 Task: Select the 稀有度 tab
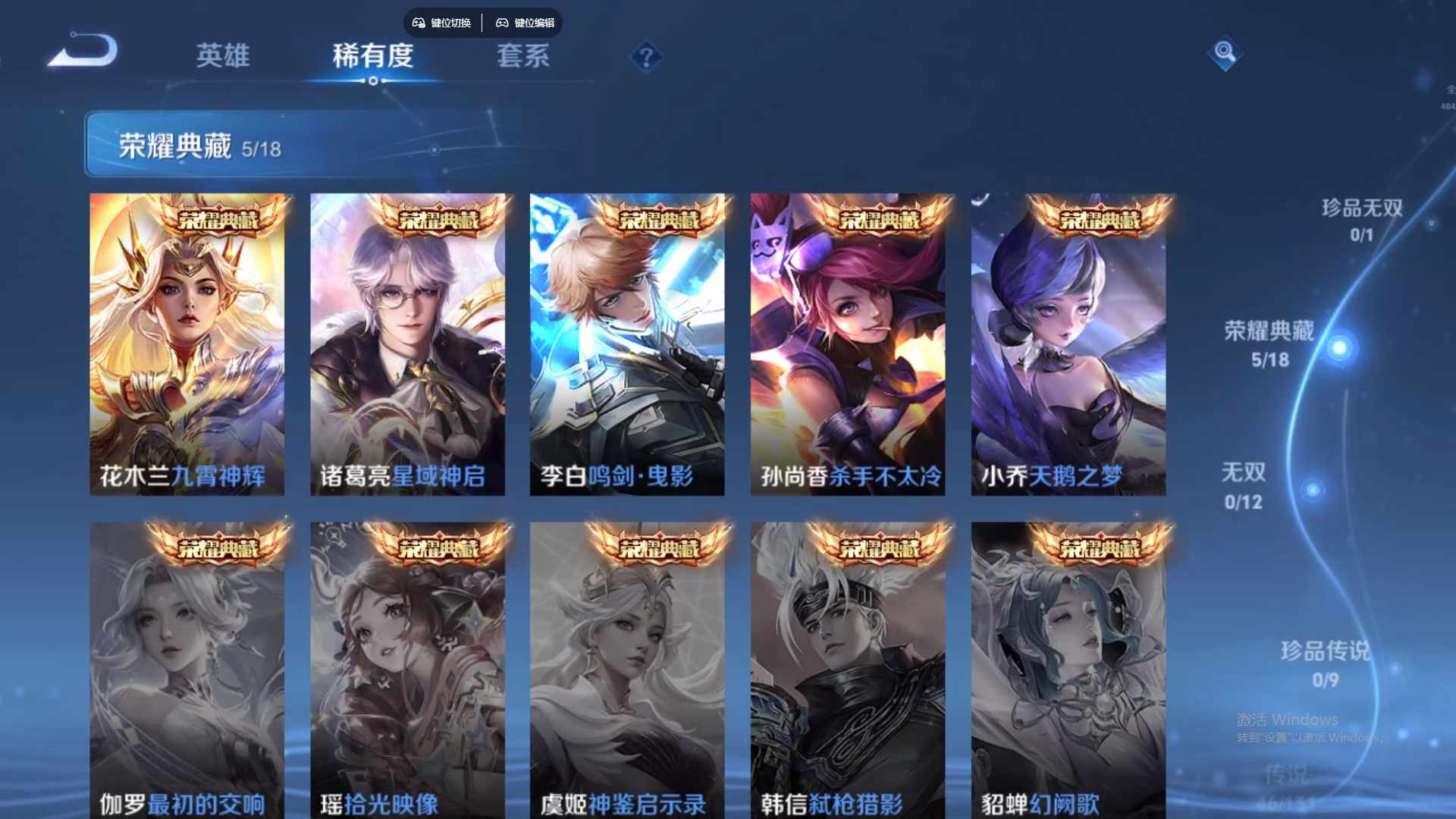(x=372, y=55)
